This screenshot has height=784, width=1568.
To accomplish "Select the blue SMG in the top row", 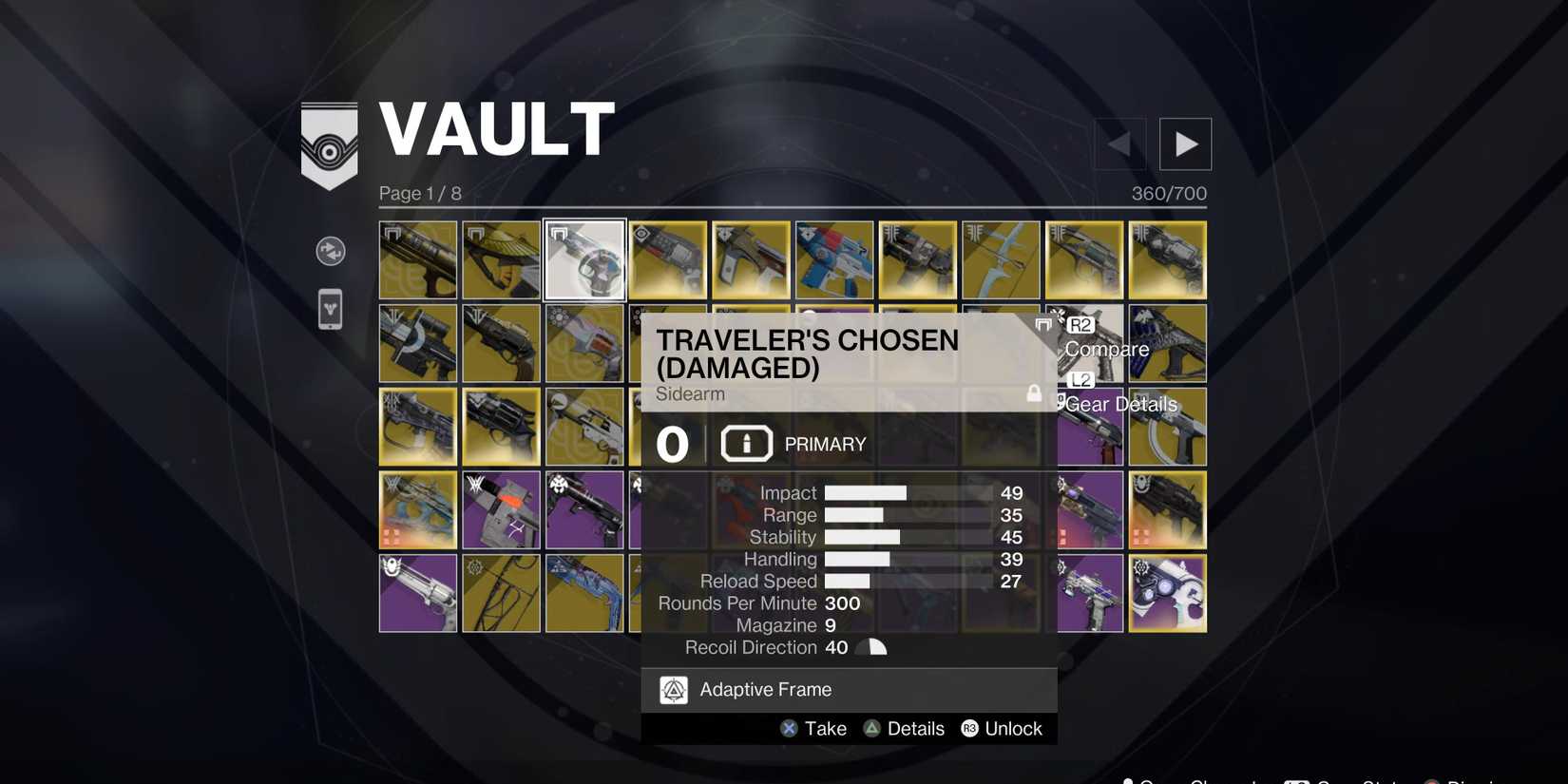I will pyautogui.click(x=832, y=258).
